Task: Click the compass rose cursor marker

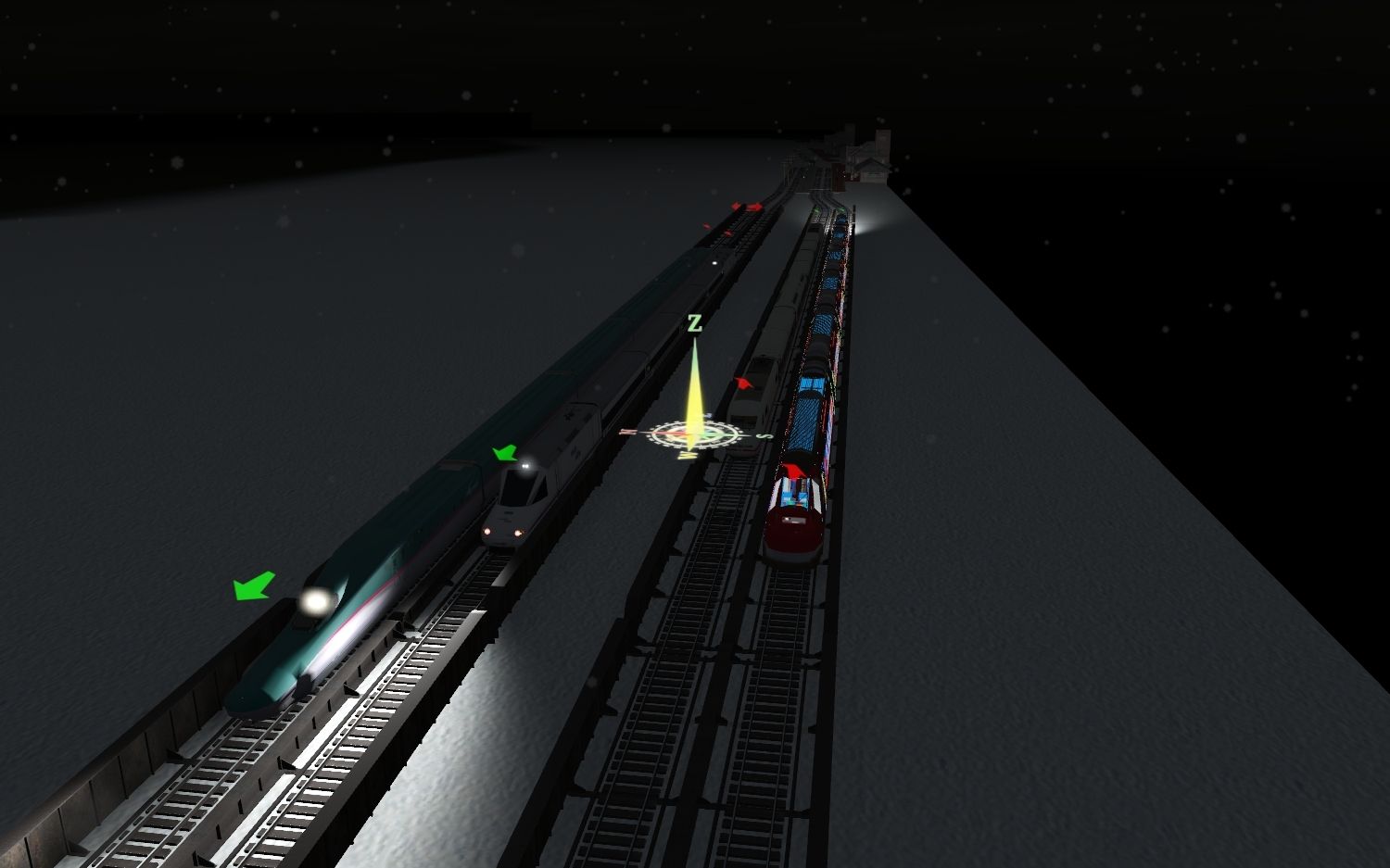Action: coord(690,435)
